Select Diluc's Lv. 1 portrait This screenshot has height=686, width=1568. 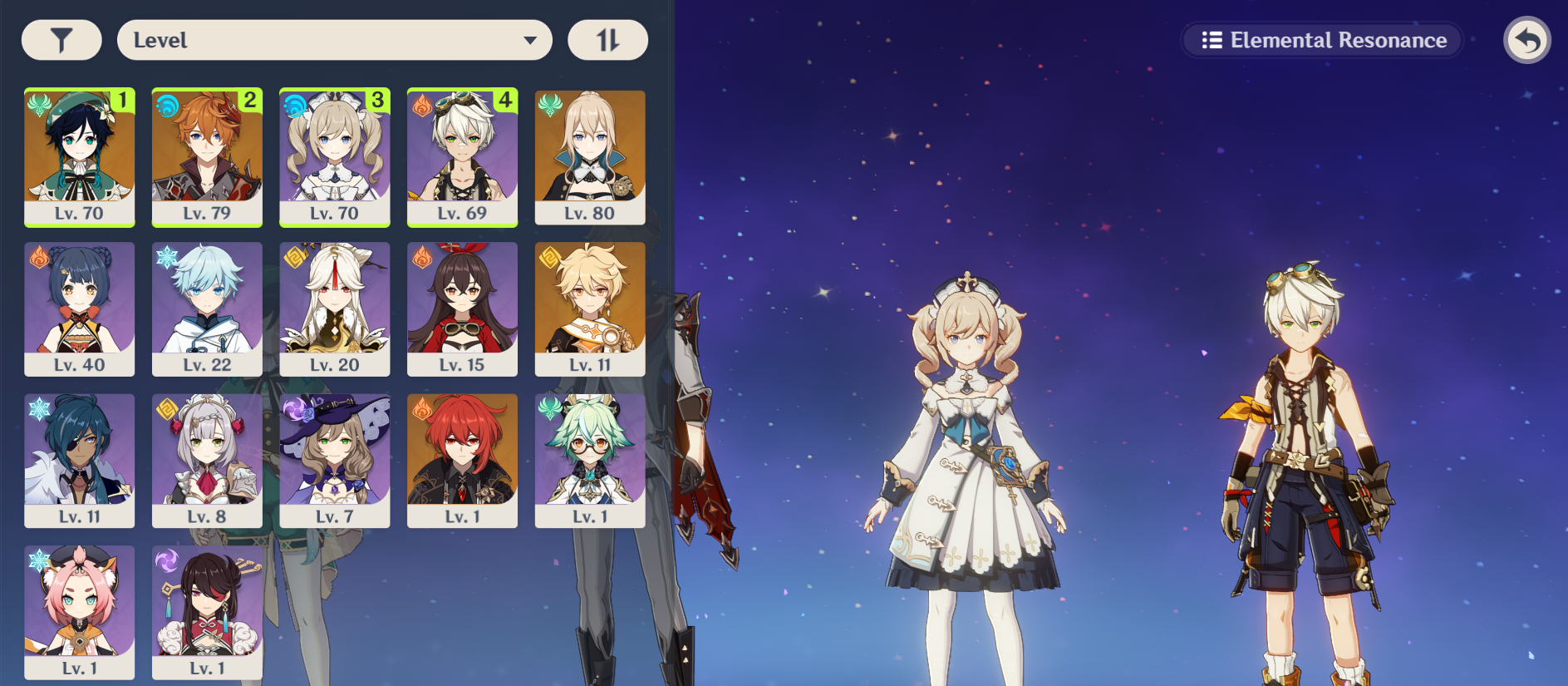point(462,460)
